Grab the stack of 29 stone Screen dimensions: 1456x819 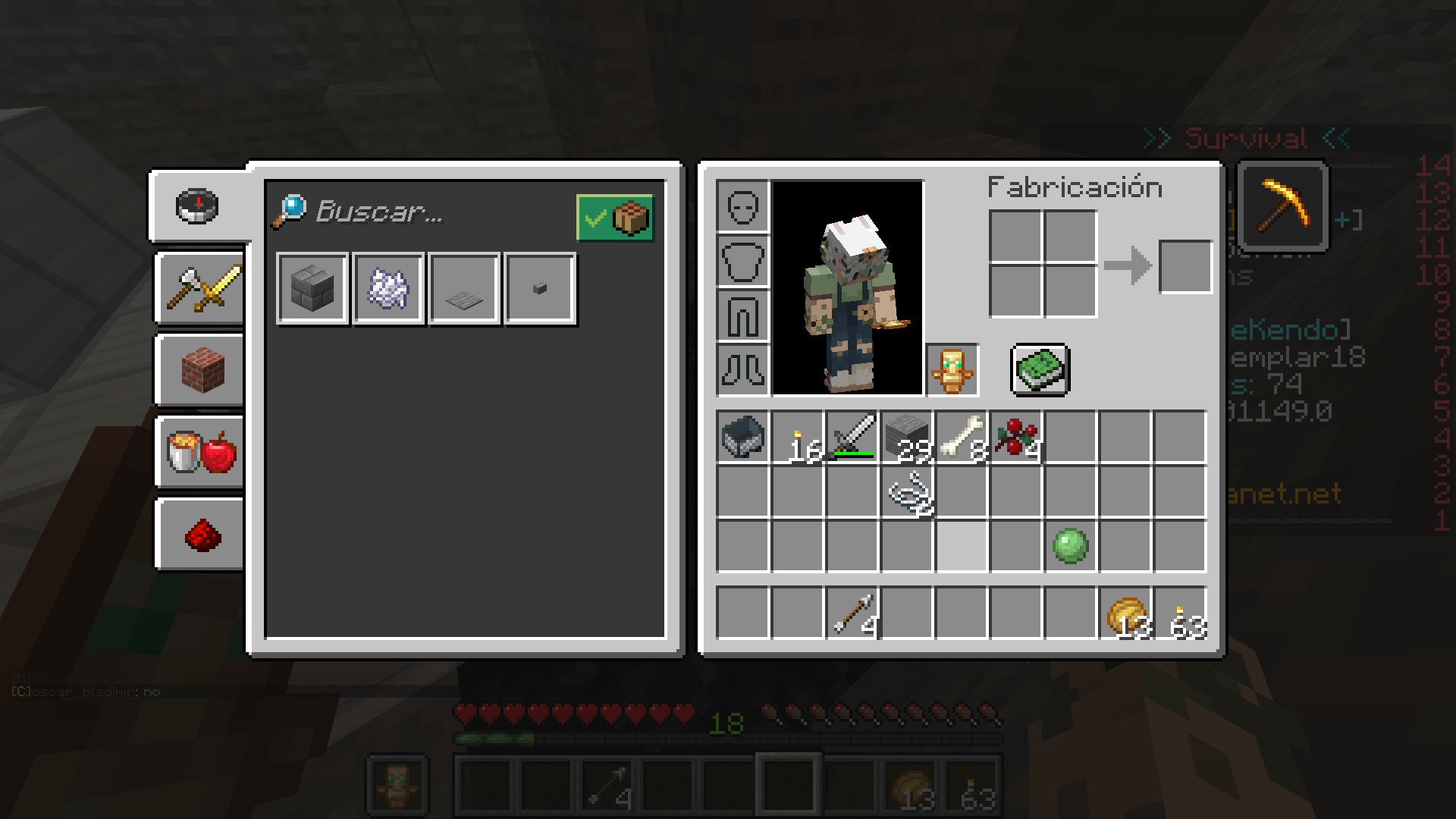(907, 438)
